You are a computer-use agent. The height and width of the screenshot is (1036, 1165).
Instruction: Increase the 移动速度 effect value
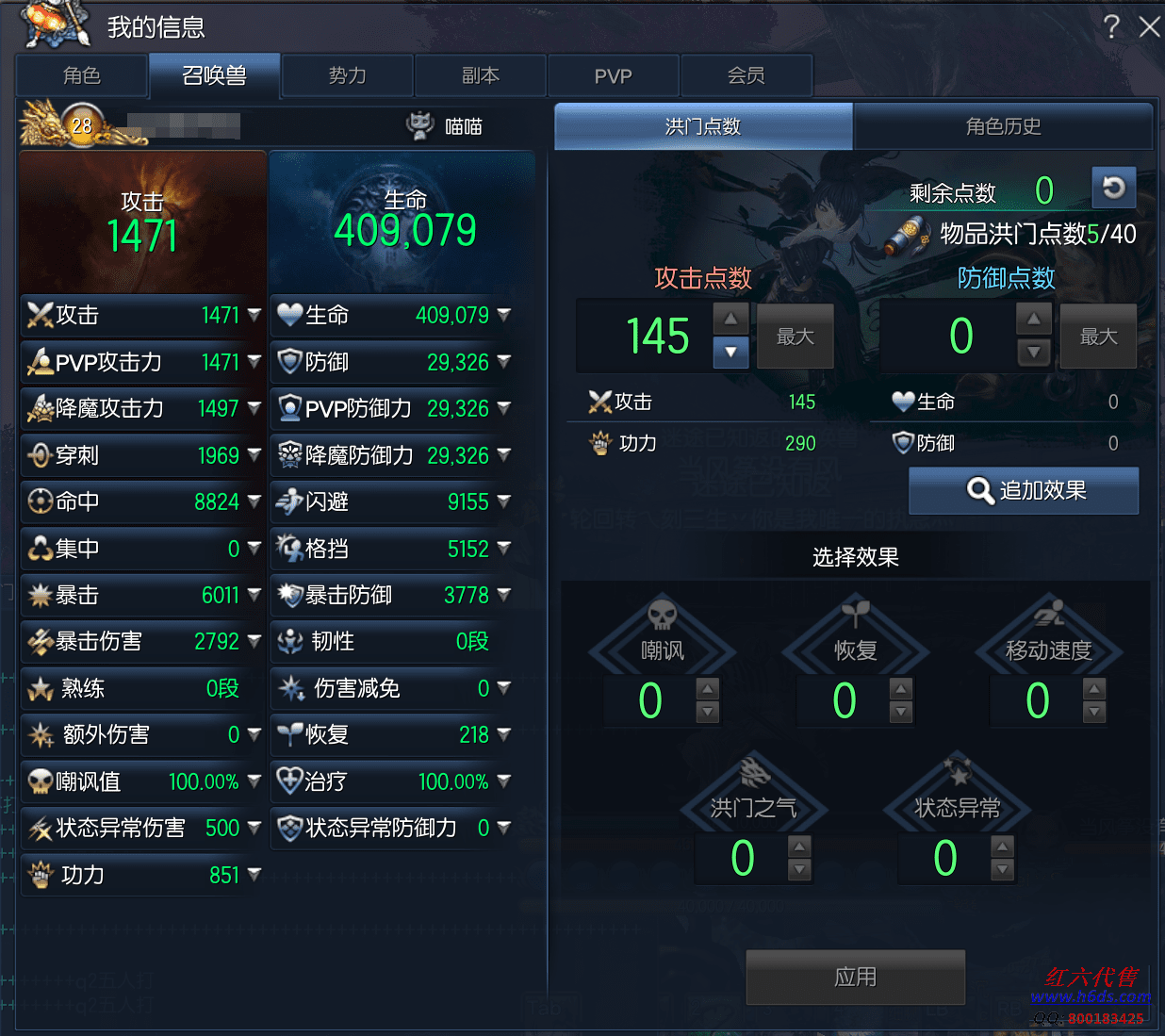(1094, 688)
